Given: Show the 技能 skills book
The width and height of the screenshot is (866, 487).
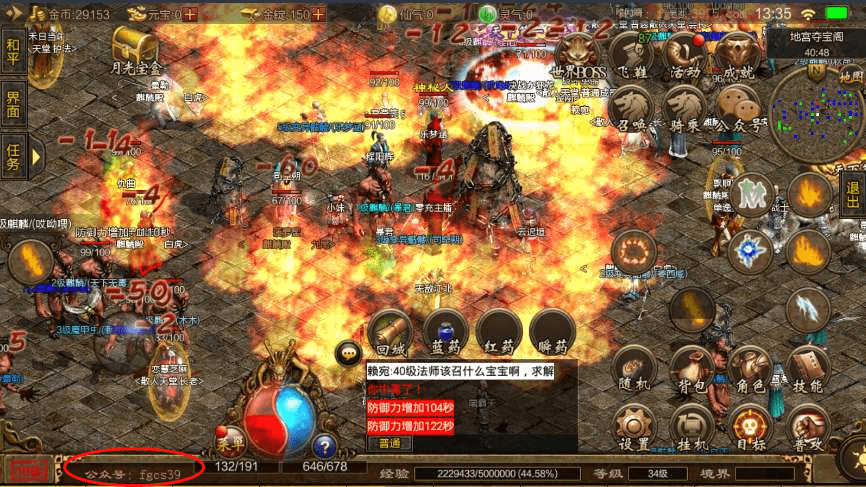Looking at the screenshot, I should point(806,370).
